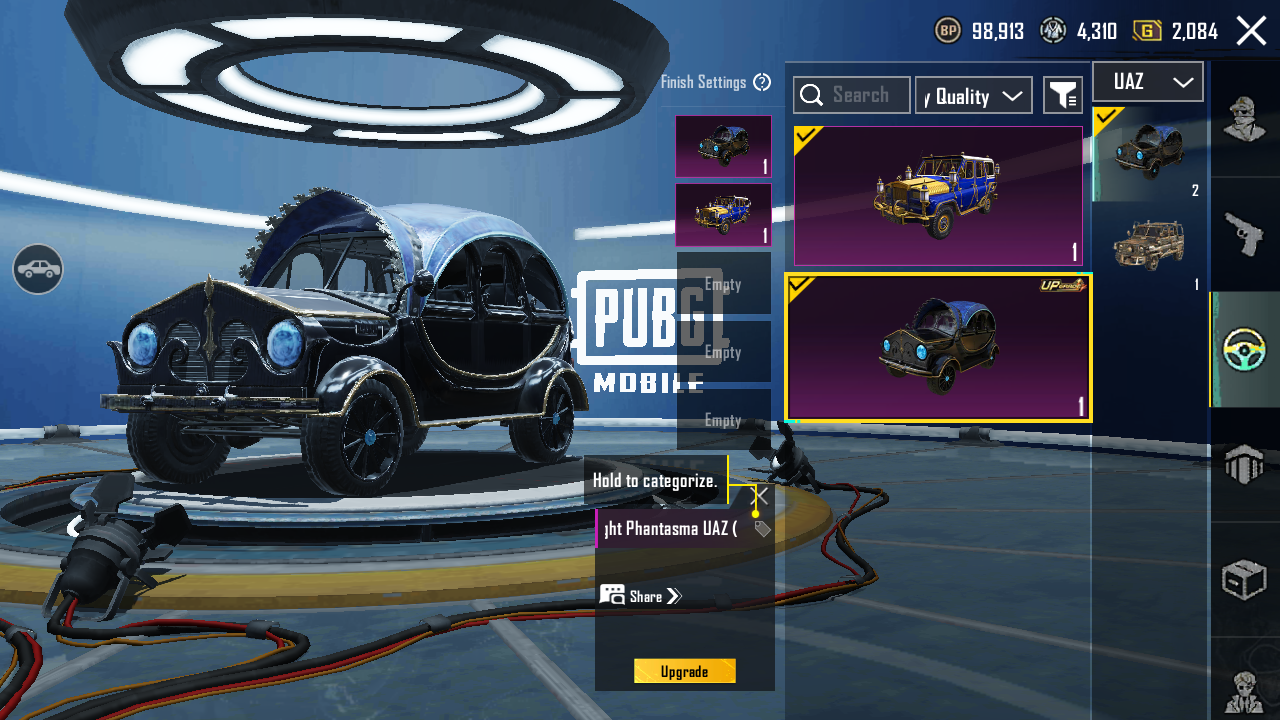Click the Upgrade button

[x=684, y=671]
